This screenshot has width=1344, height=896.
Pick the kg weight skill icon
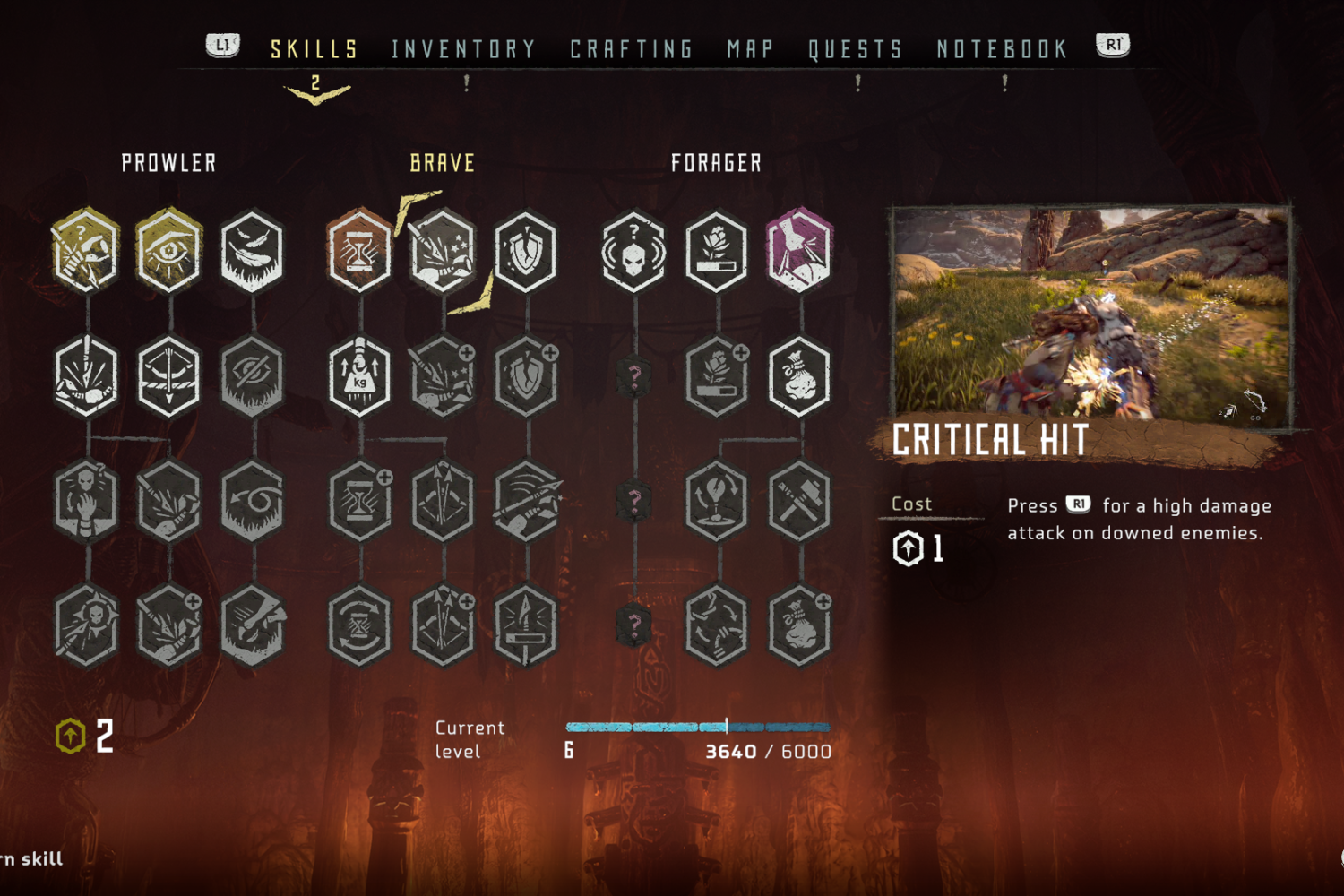(x=359, y=377)
